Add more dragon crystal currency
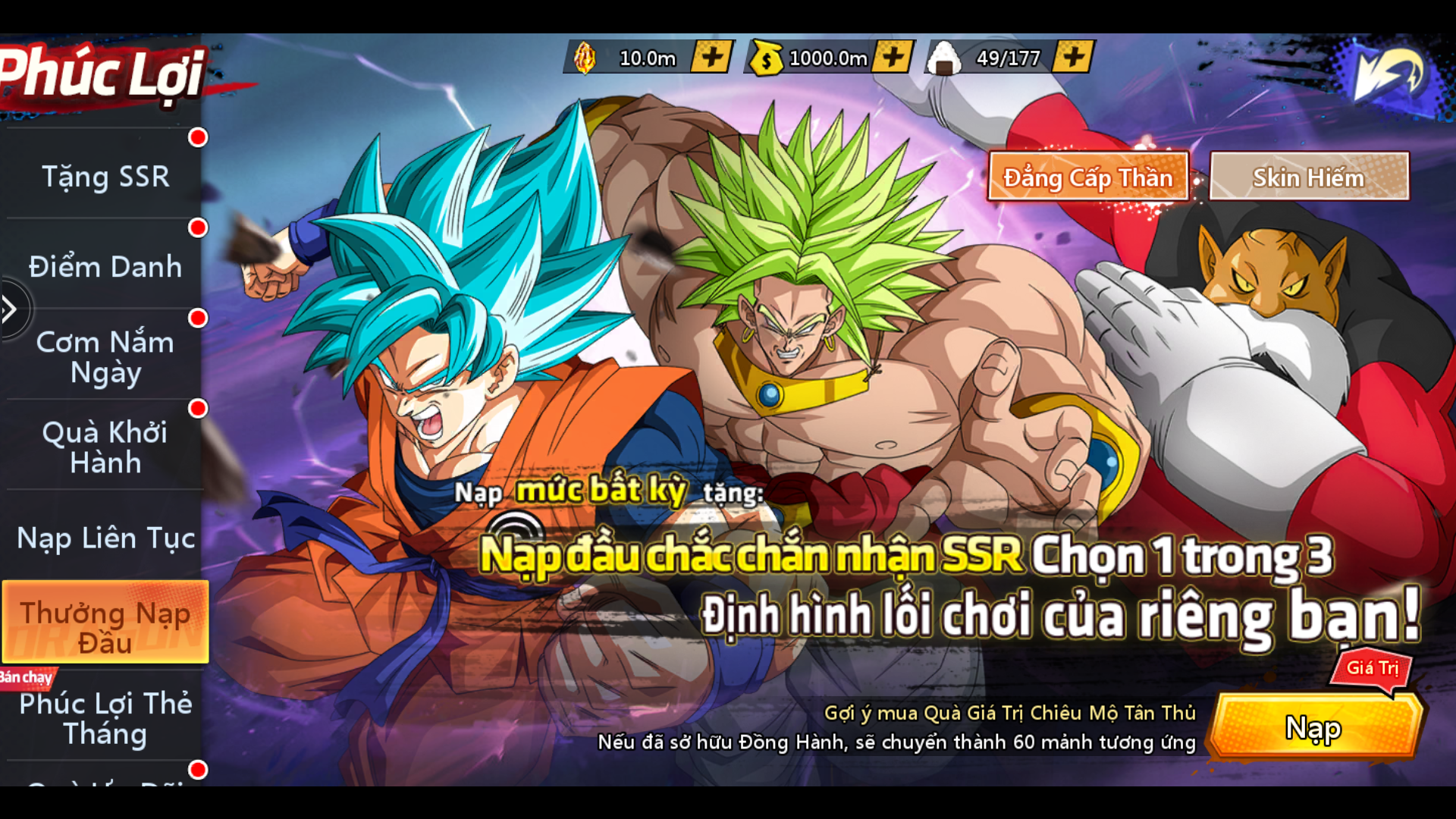This screenshot has width=1456, height=819. pos(711,57)
